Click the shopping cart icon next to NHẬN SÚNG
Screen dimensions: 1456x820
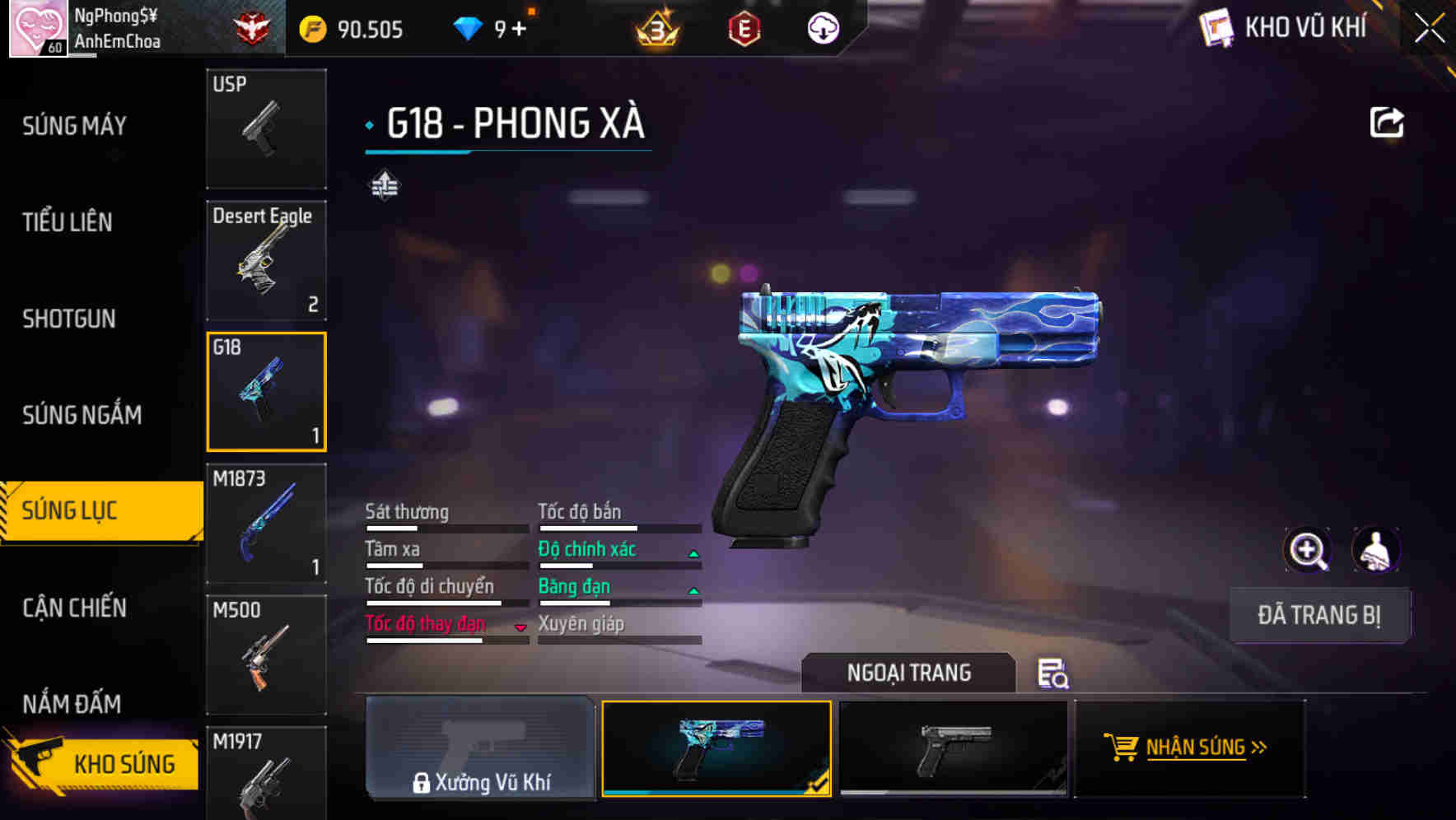[x=1123, y=748]
